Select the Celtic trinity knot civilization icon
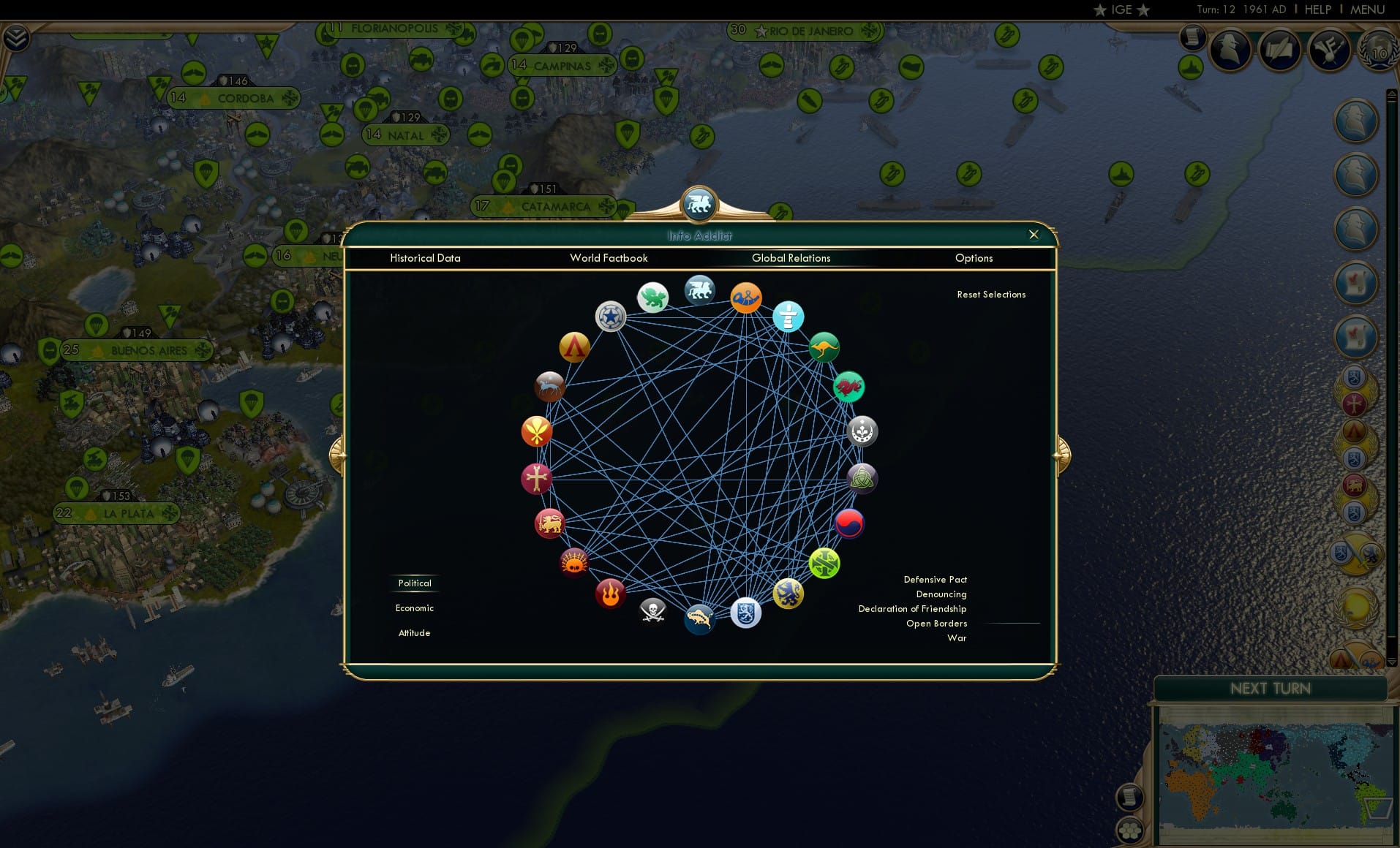The image size is (1400, 848). point(862,478)
